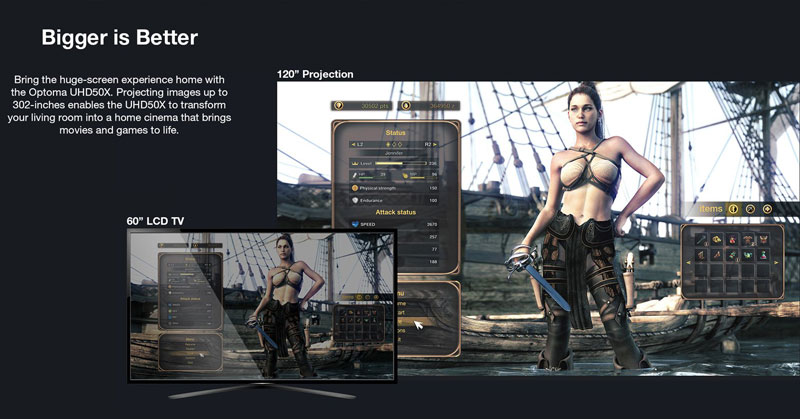Open the cross-shaped tab beside the large Items label
800x419 pixels.
tap(767, 209)
